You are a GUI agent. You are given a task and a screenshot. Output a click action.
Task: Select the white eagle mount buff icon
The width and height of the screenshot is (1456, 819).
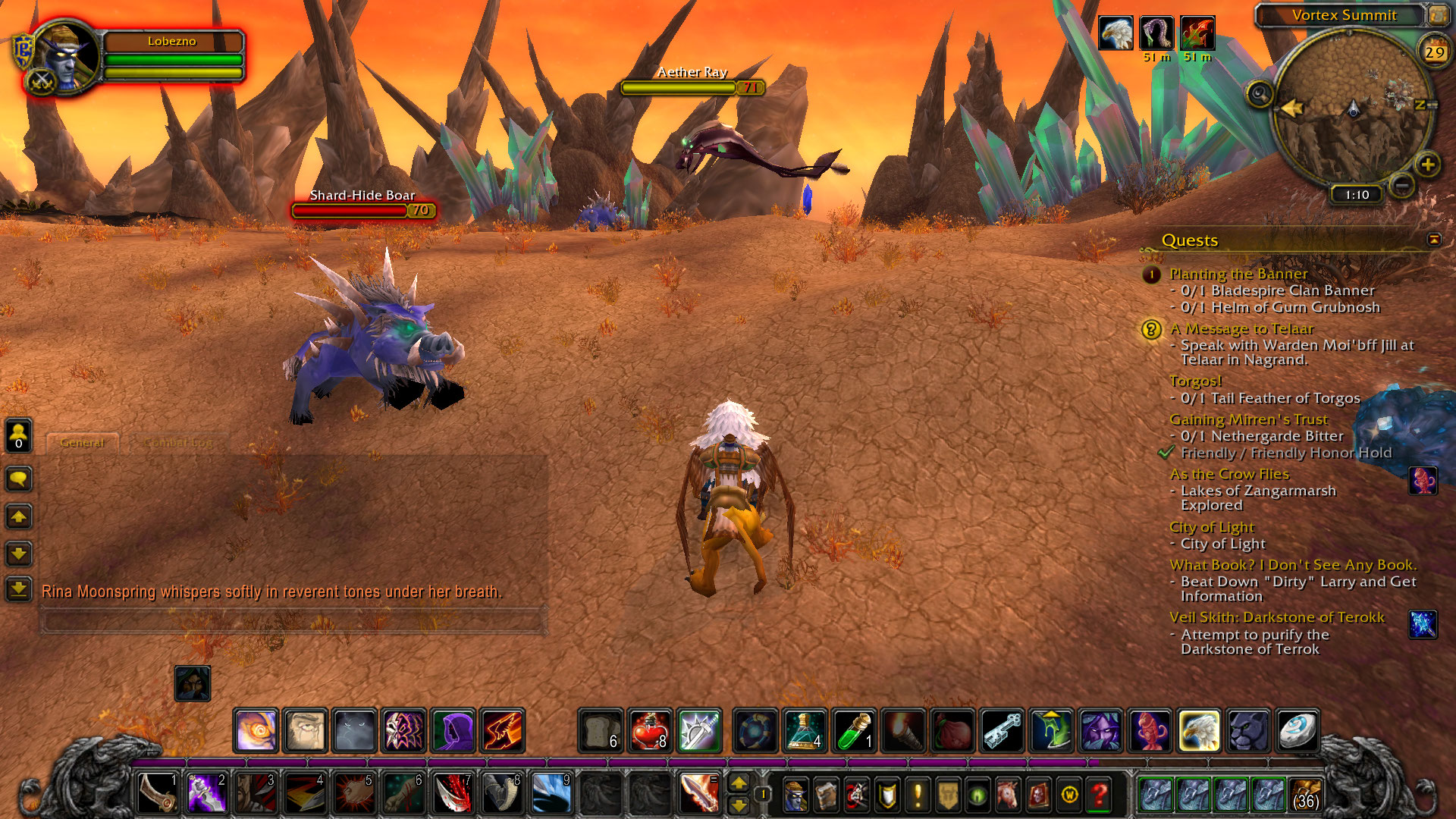pos(1116,33)
